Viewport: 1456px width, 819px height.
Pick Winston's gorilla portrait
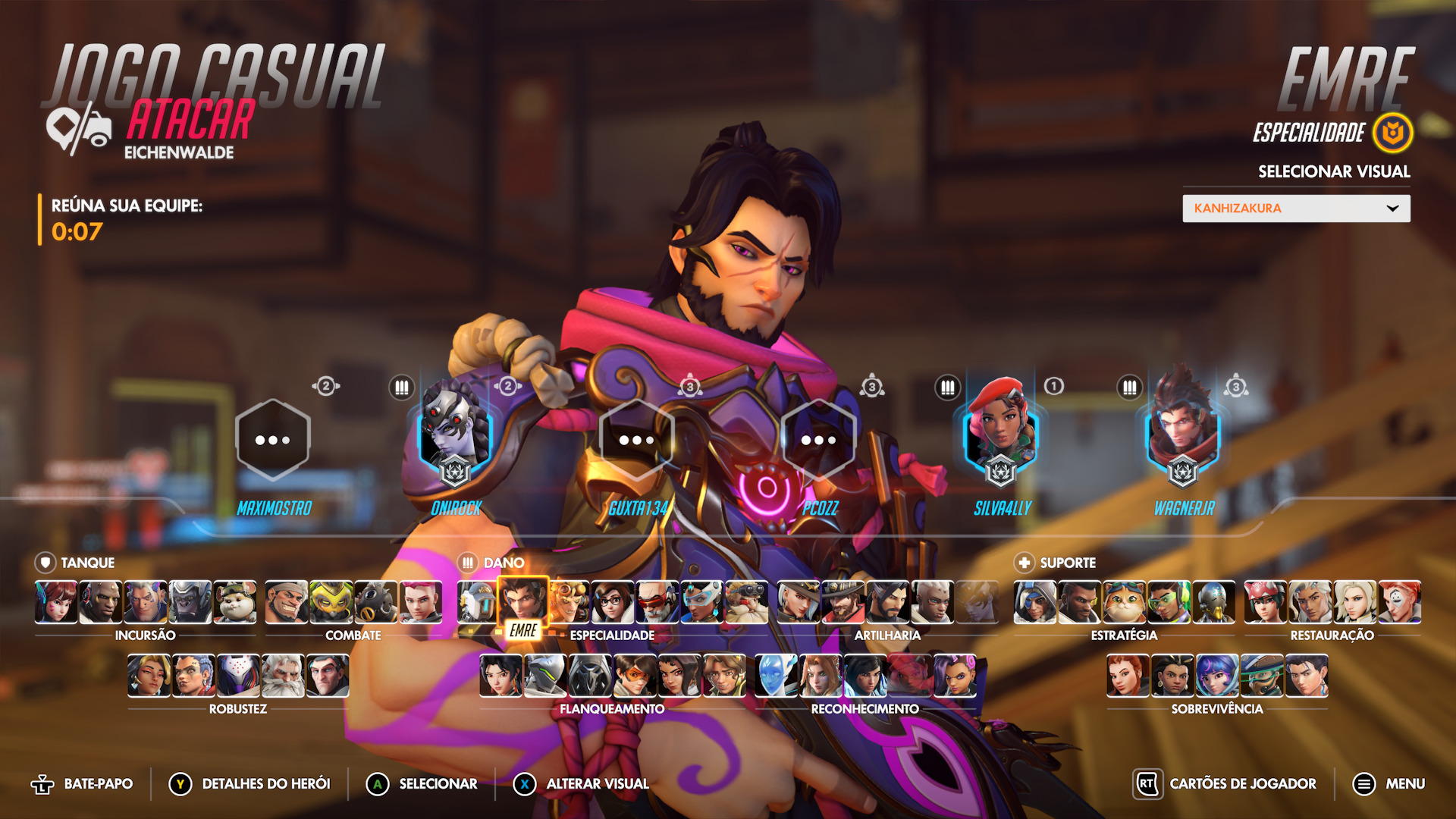click(x=190, y=602)
